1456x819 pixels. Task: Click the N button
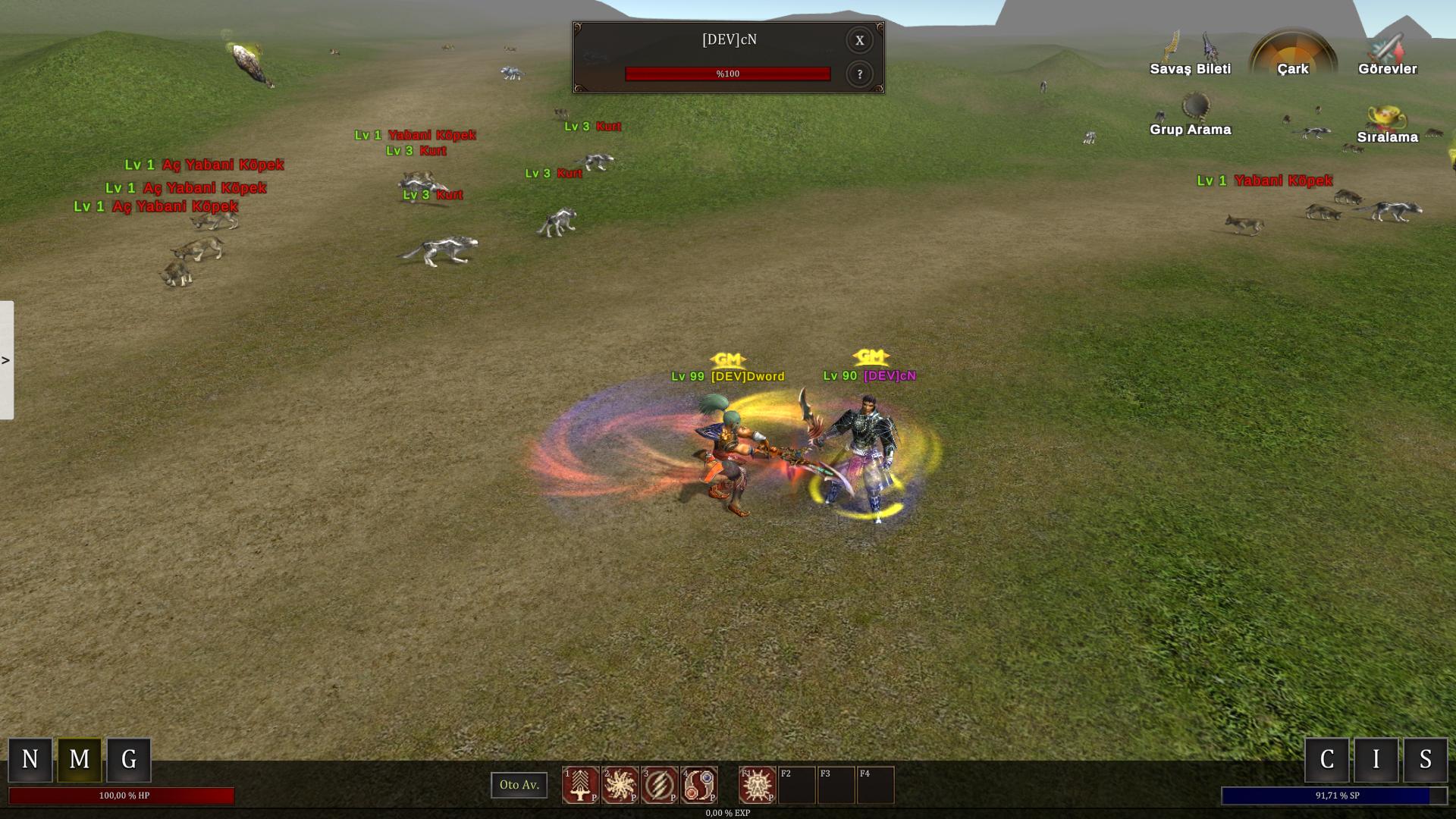(30, 759)
